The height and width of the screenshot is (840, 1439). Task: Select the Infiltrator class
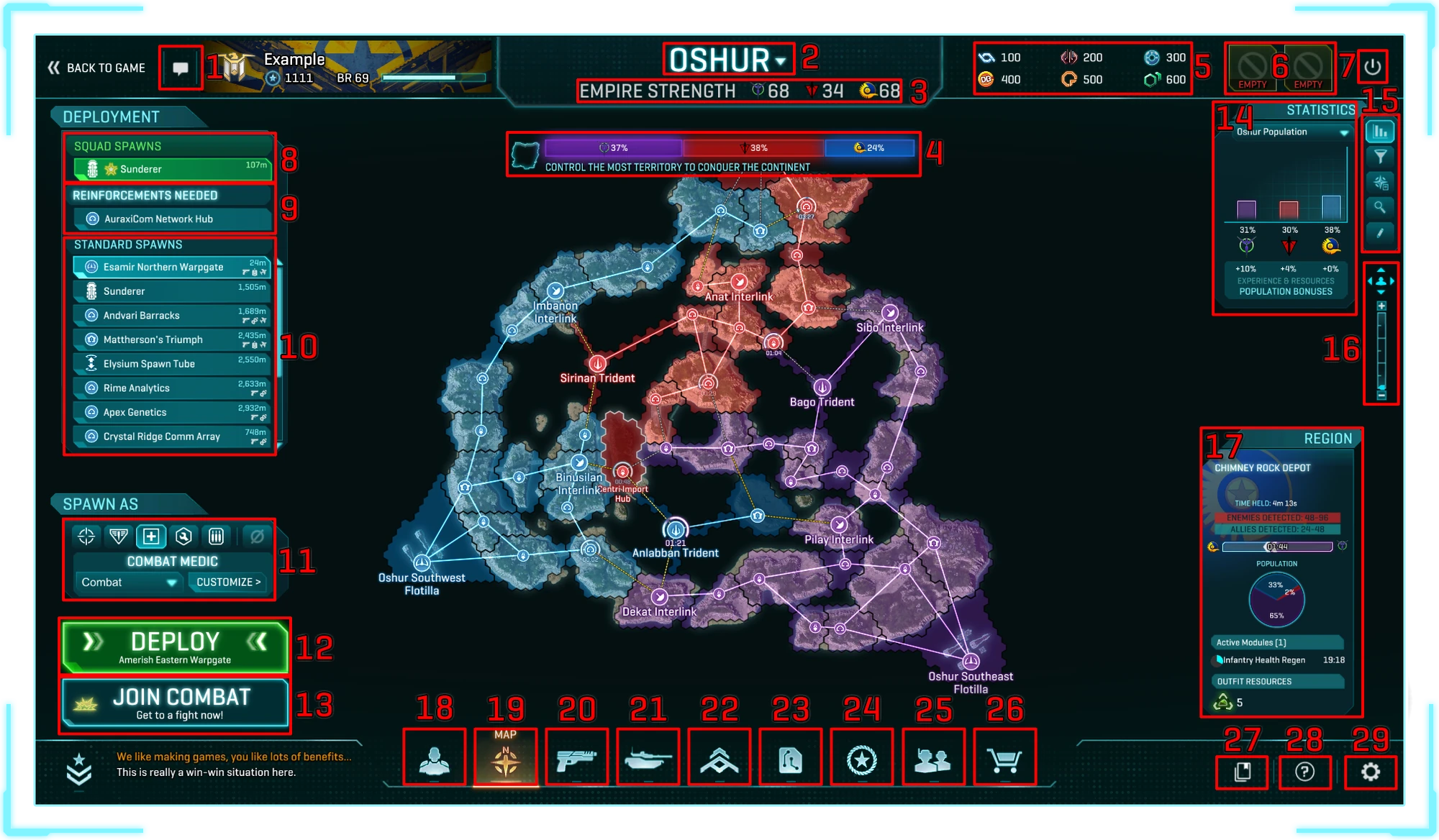point(85,536)
